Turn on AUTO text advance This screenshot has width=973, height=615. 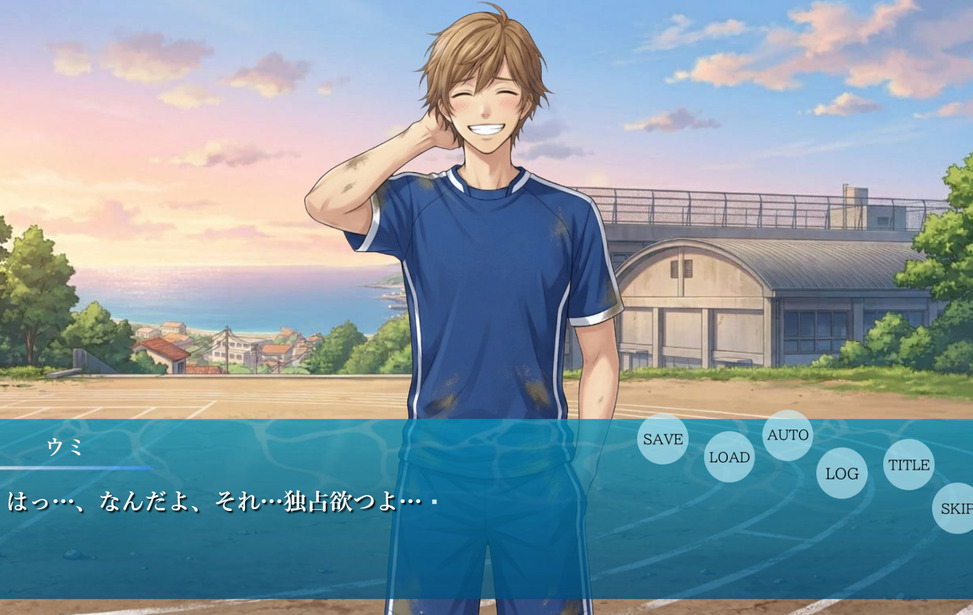coord(787,435)
